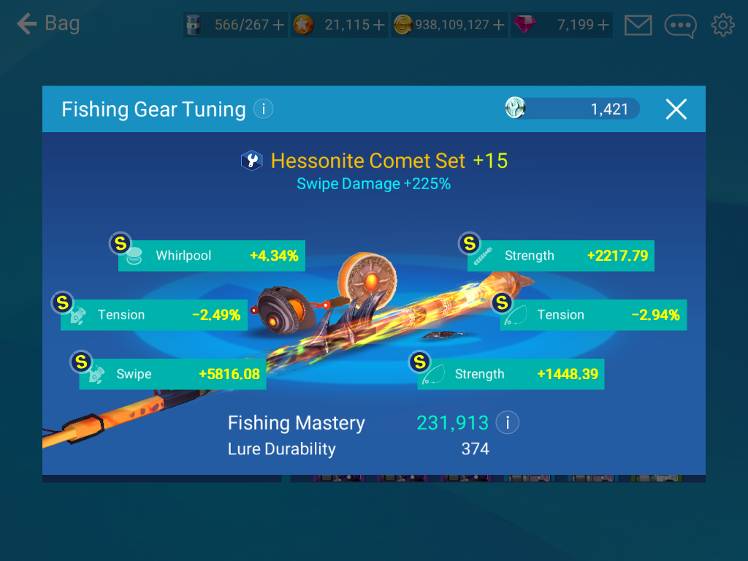Image resolution: width=748 pixels, height=561 pixels.
Task: Show Fishing Mastery info details
Action: [507, 423]
